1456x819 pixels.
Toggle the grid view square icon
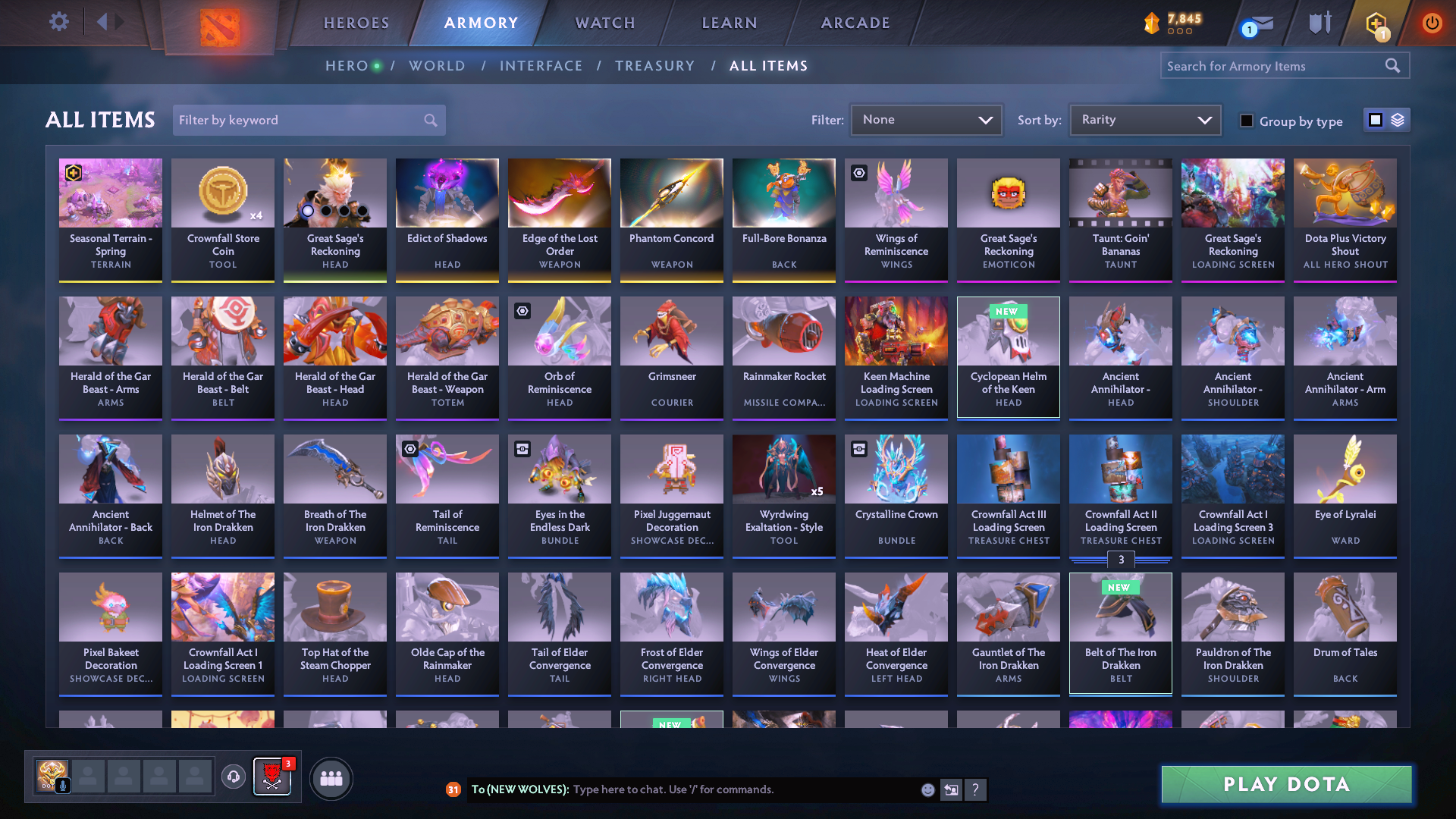(x=1375, y=120)
